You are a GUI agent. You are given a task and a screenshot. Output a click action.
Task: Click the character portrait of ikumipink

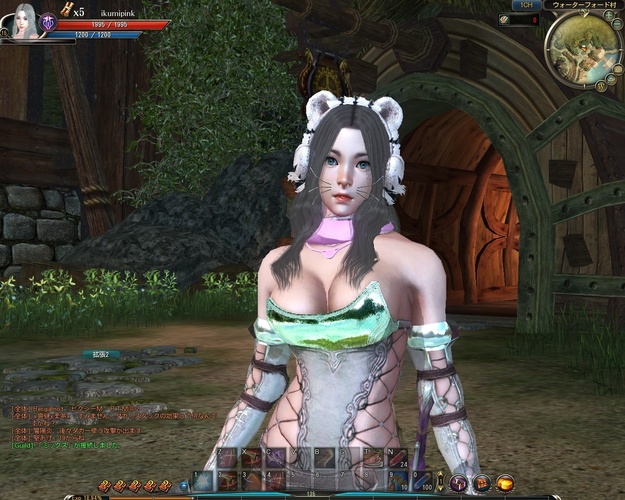click(22, 21)
